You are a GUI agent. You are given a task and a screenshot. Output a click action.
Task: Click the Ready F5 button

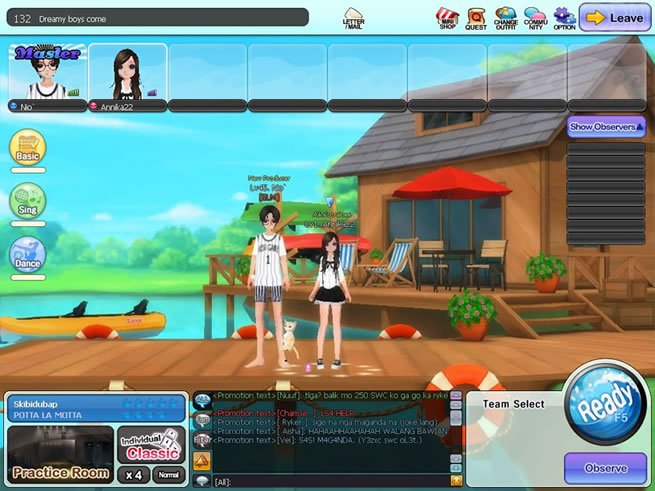pyautogui.click(x=603, y=408)
